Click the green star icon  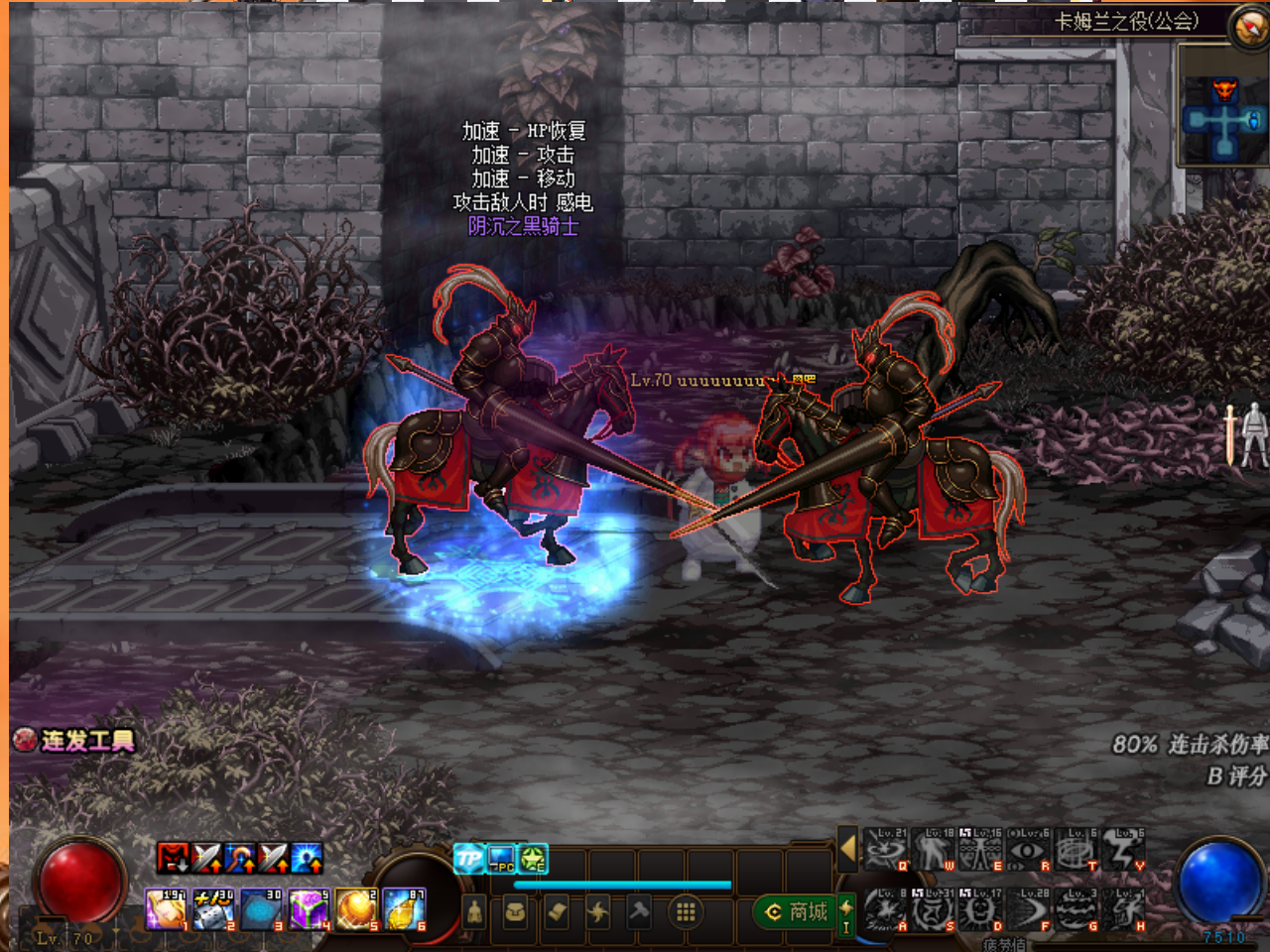click(x=534, y=859)
